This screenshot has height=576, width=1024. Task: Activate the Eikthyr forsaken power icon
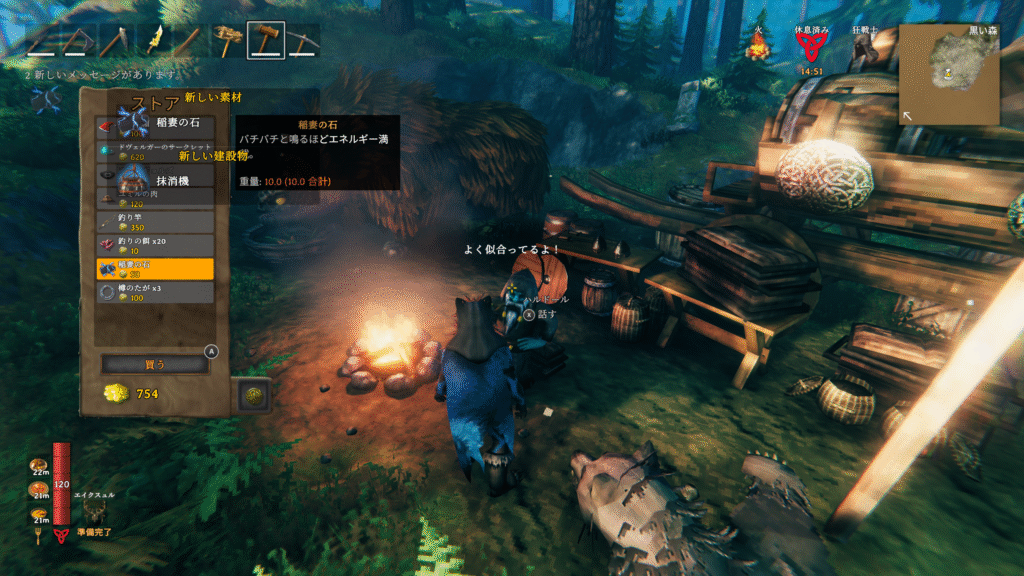96,510
